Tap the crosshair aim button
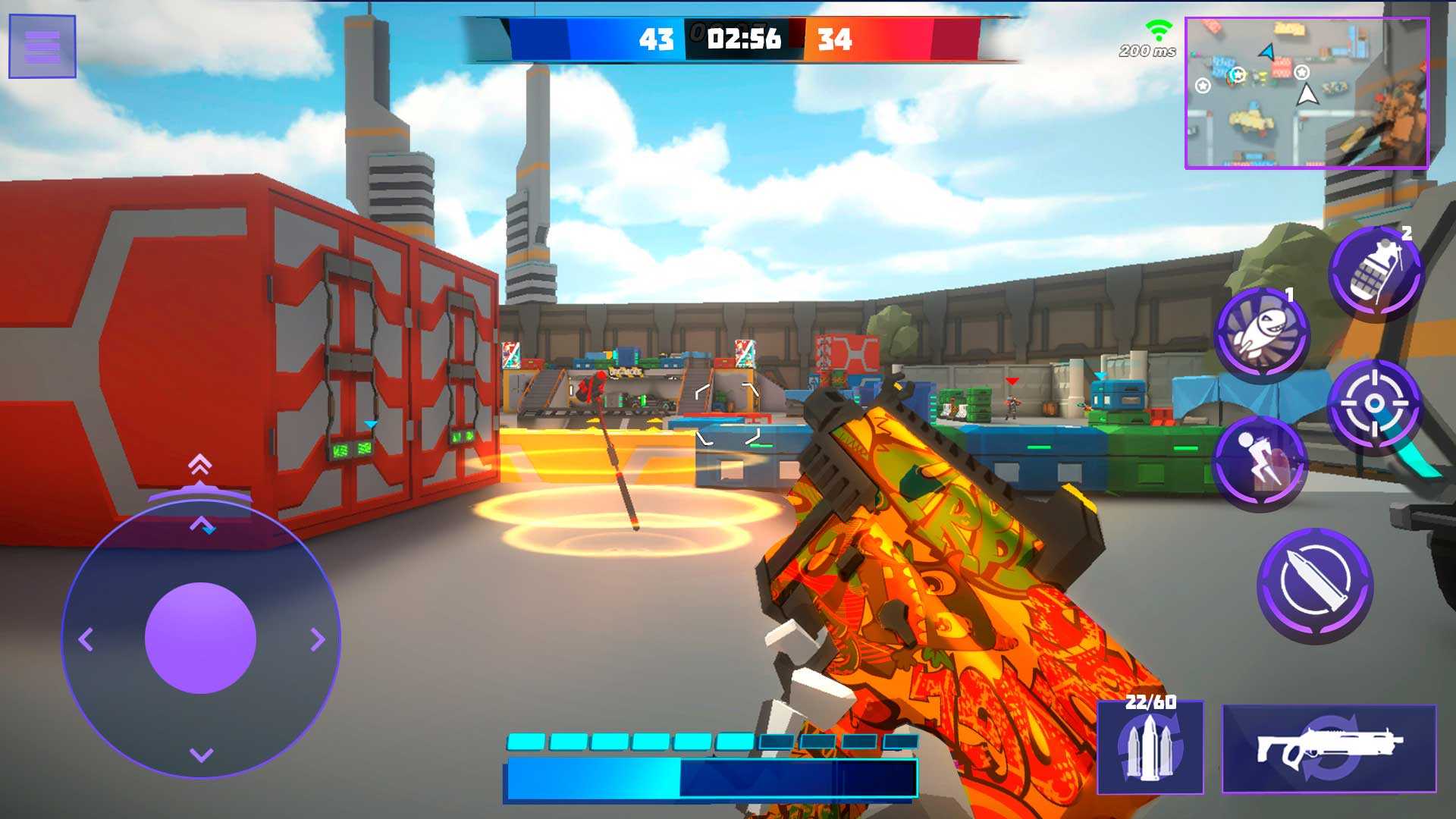Viewport: 1456px width, 819px height. click(x=1373, y=405)
